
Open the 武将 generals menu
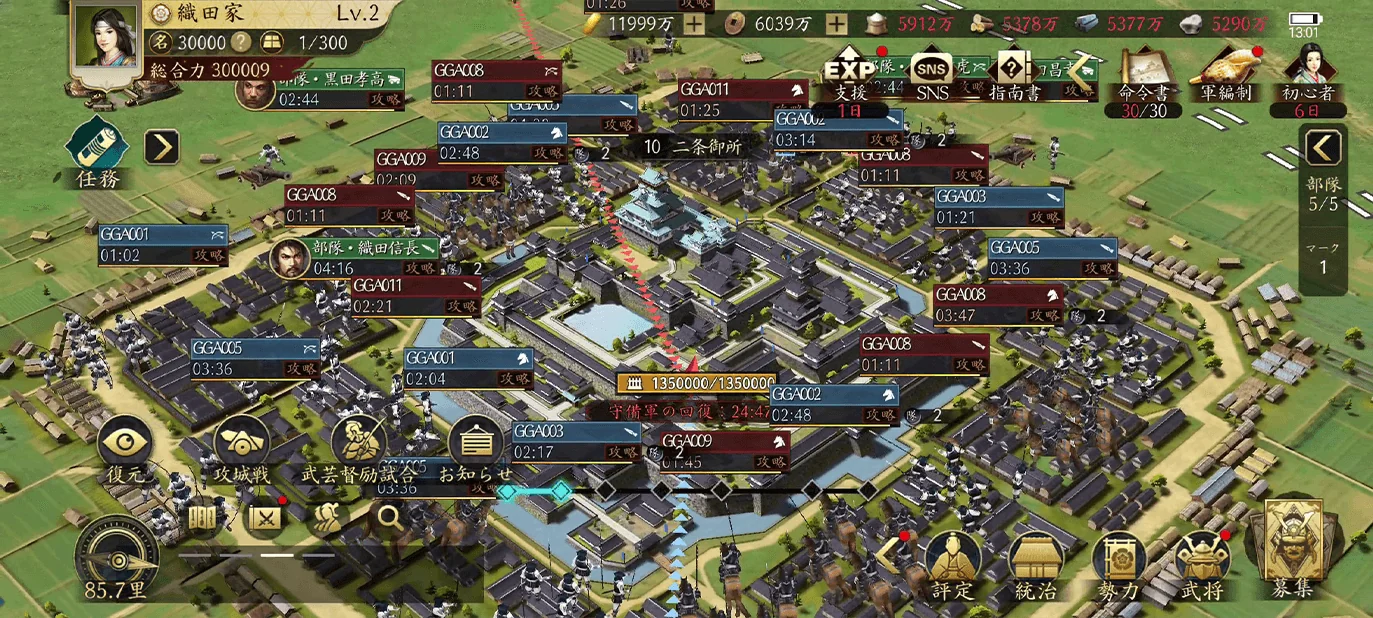[x=1201, y=562]
